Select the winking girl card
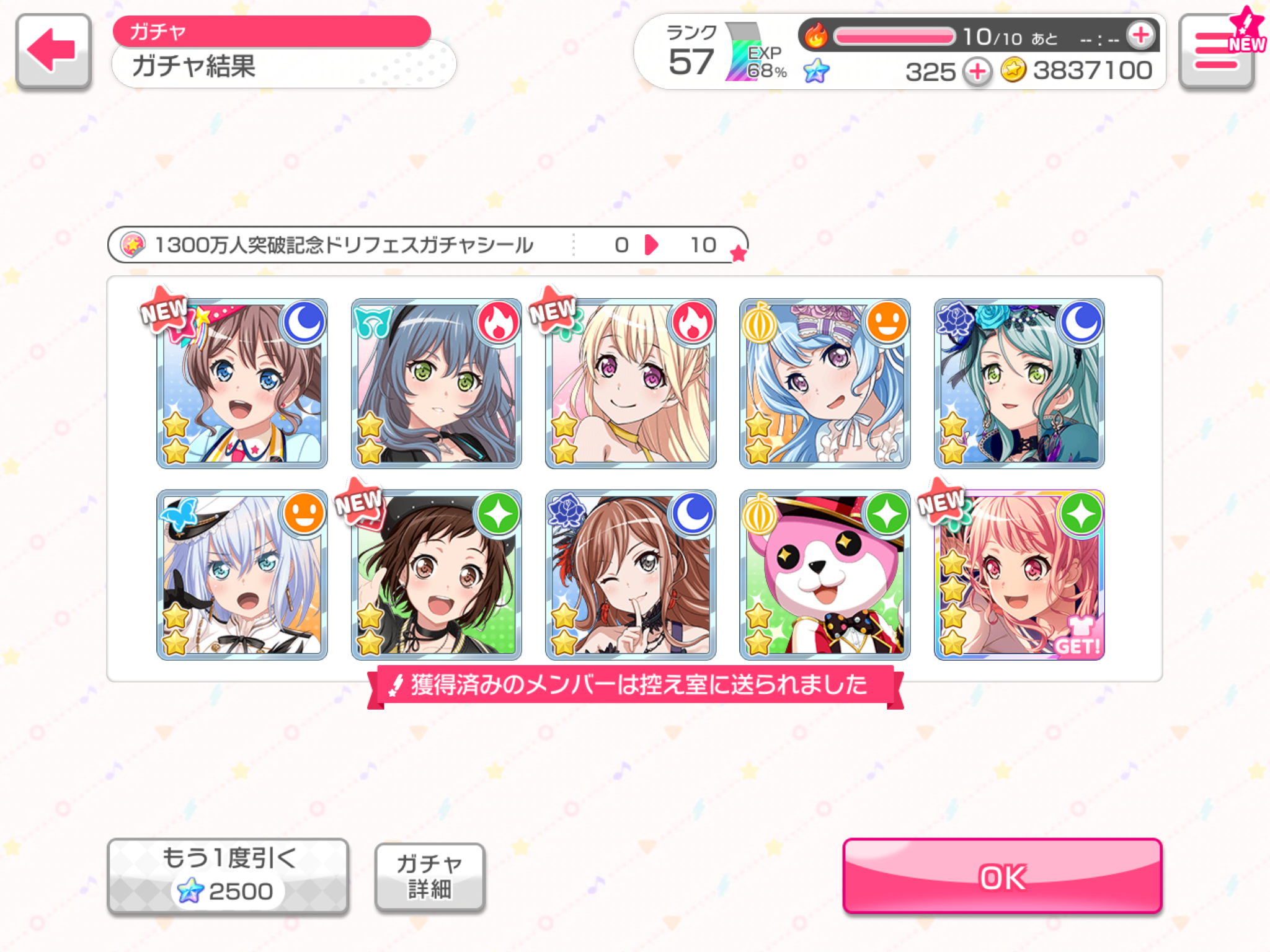The image size is (1270, 952). pos(631,575)
